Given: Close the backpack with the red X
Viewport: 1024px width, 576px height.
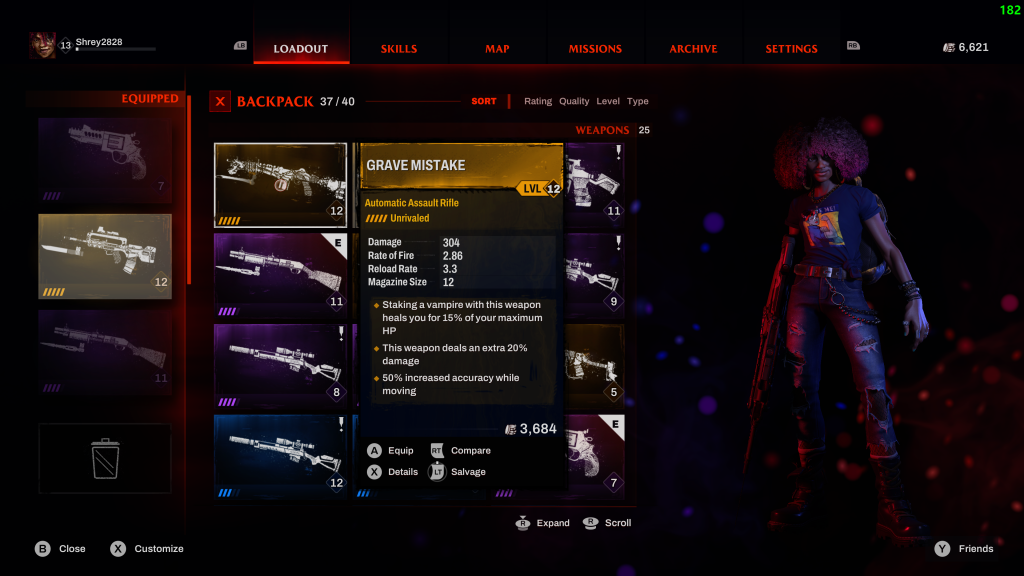Looking at the screenshot, I should (x=220, y=102).
